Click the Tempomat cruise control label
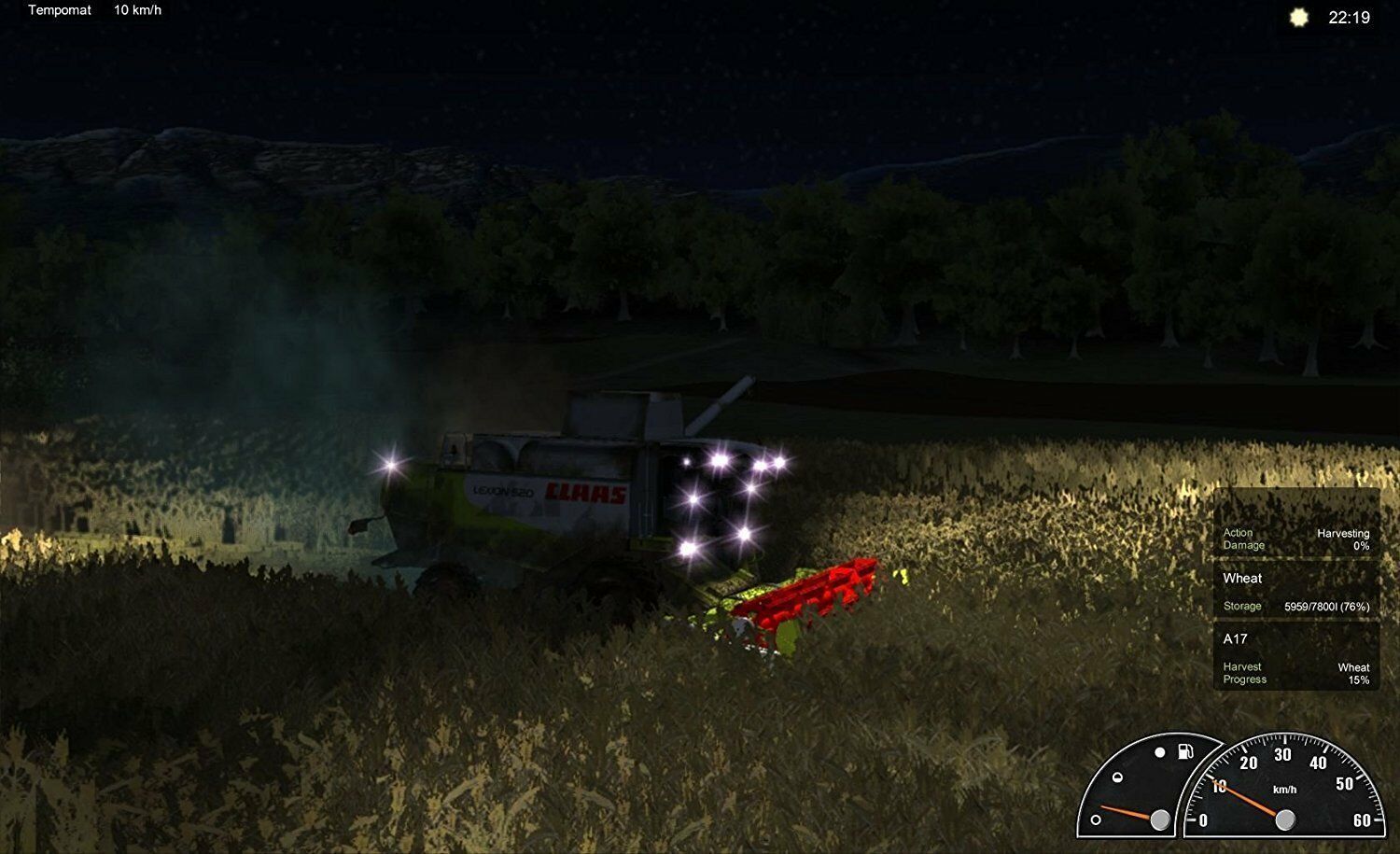This screenshot has height=854, width=1400. pos(60,10)
